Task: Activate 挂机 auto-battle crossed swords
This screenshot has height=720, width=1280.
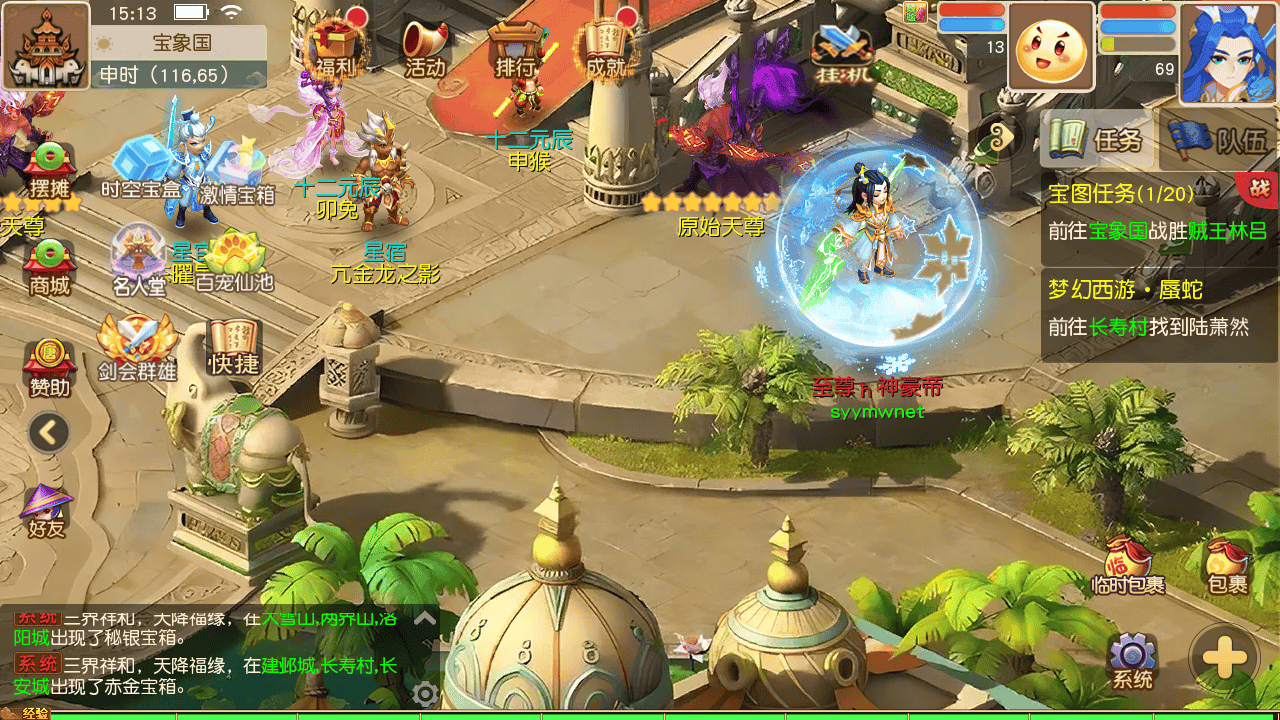Action: coord(841,52)
